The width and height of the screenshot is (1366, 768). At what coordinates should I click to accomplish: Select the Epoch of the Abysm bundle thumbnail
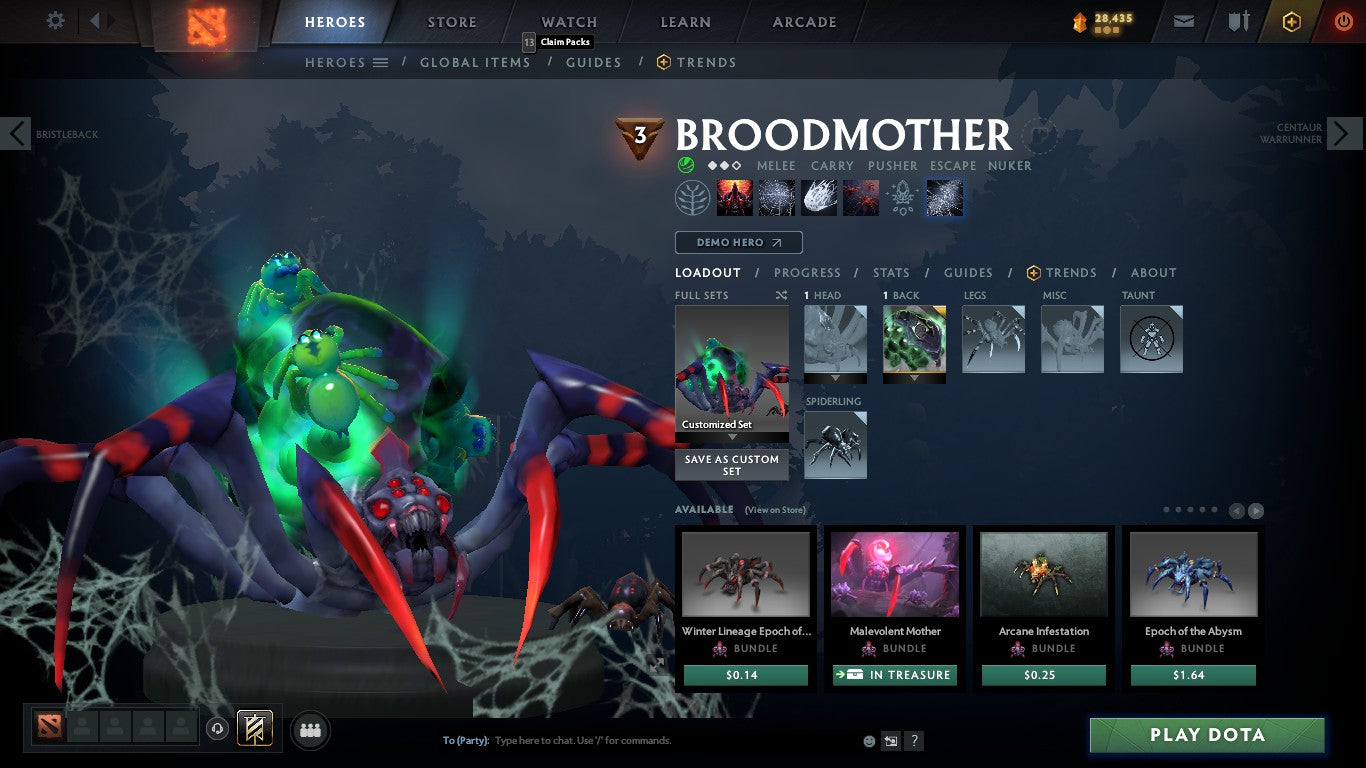click(1193, 572)
